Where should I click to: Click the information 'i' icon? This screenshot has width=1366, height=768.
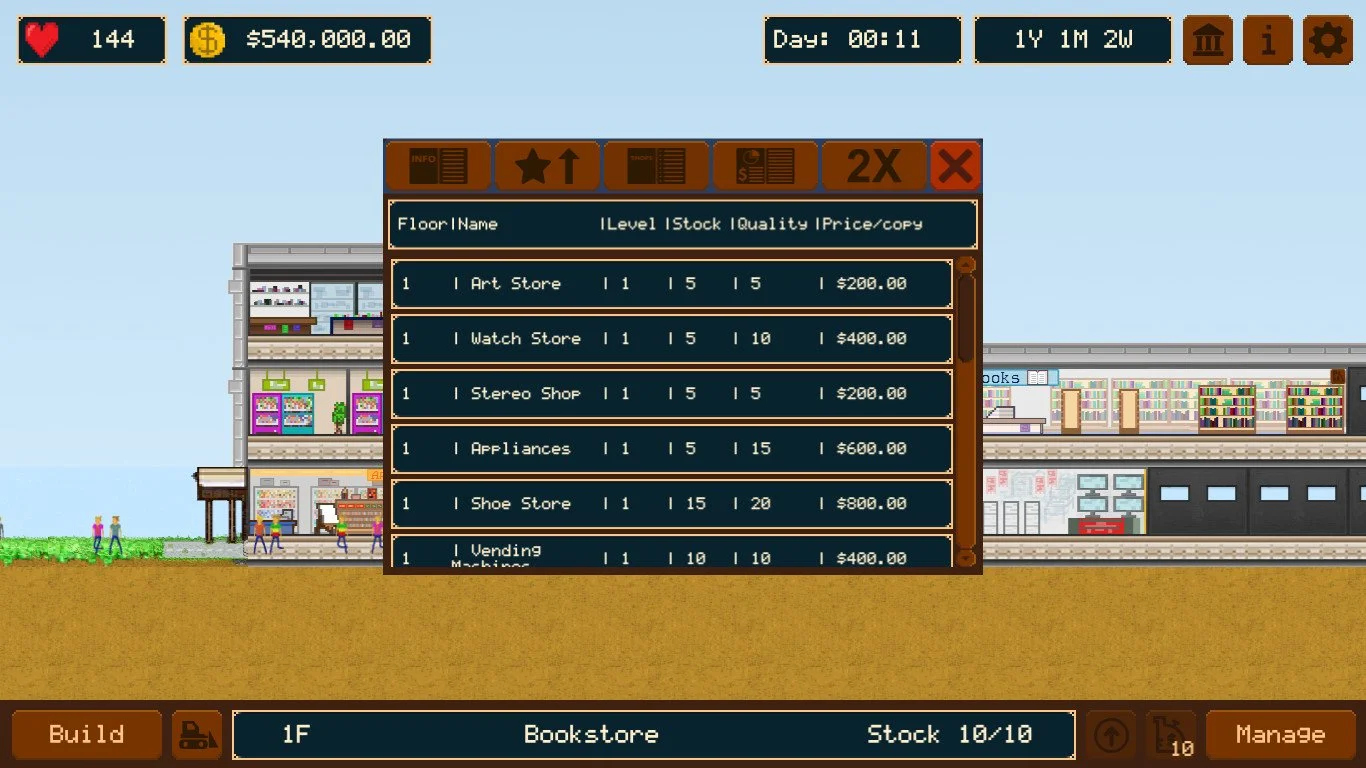[1267, 40]
